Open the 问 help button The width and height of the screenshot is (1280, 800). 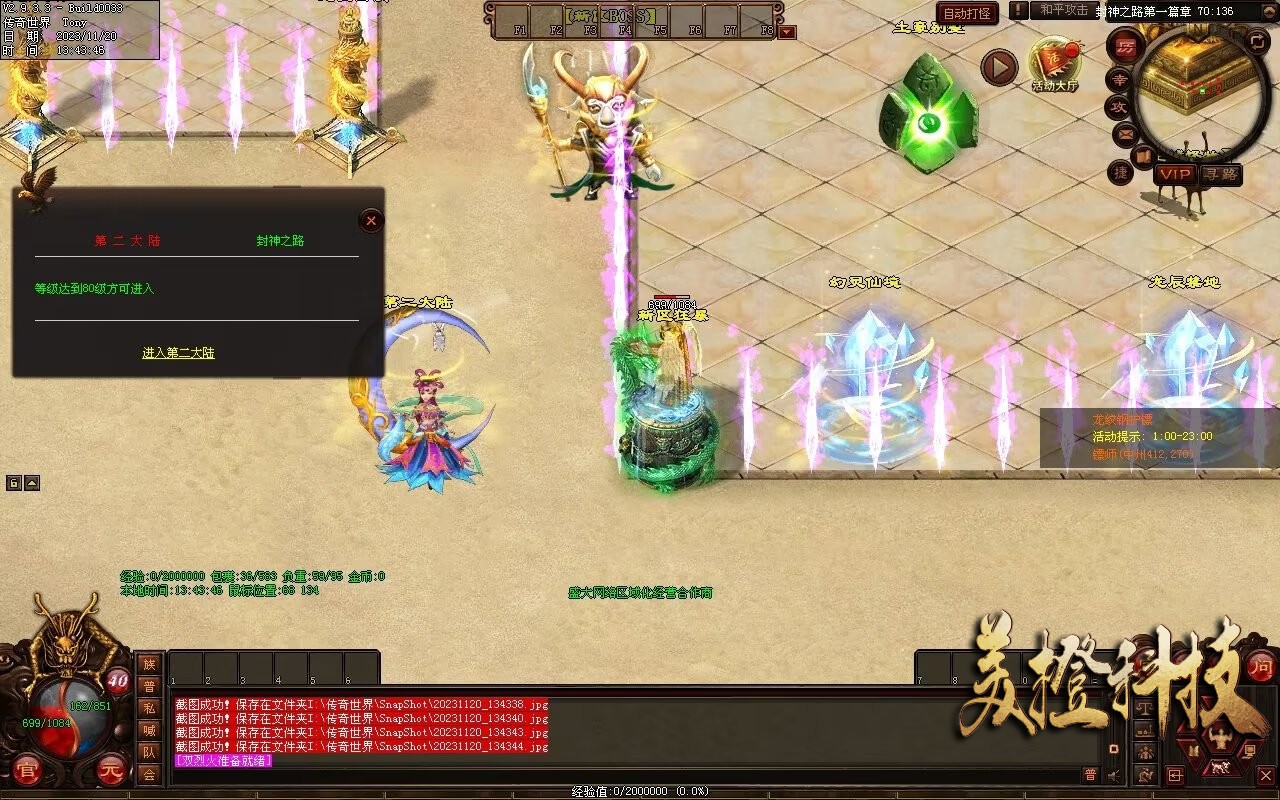click(x=1261, y=667)
